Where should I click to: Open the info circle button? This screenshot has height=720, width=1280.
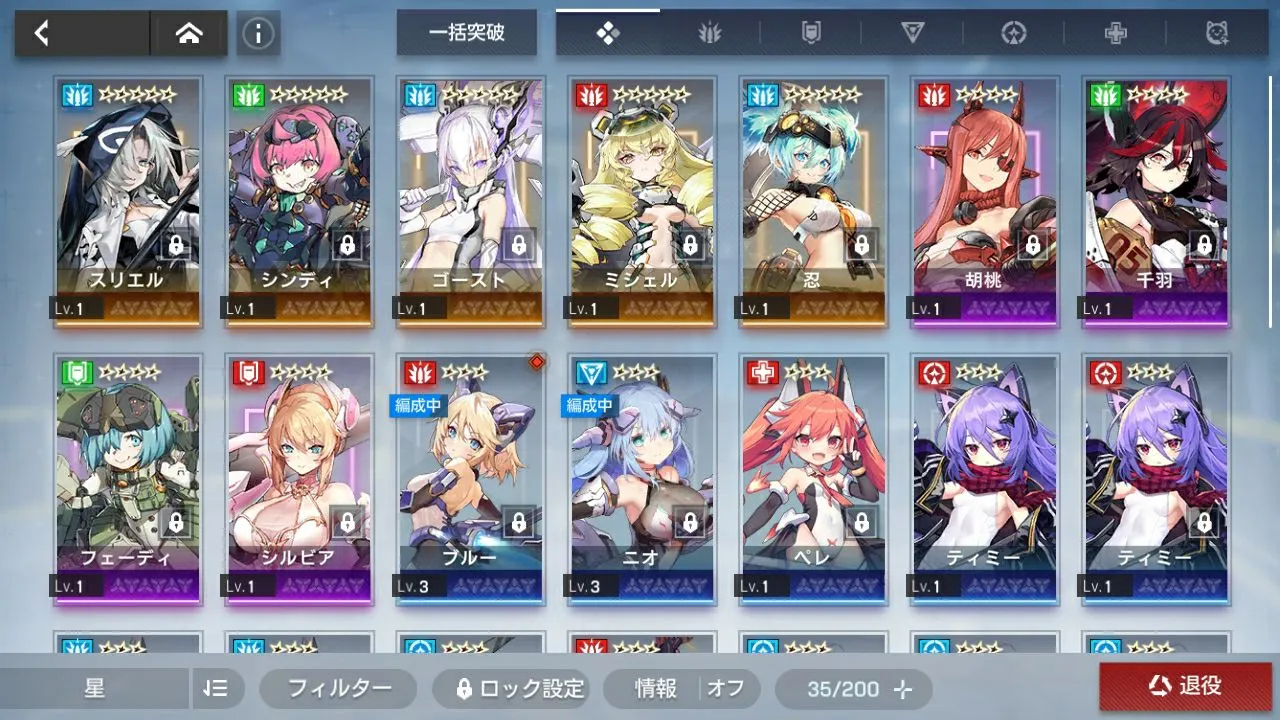pos(258,33)
